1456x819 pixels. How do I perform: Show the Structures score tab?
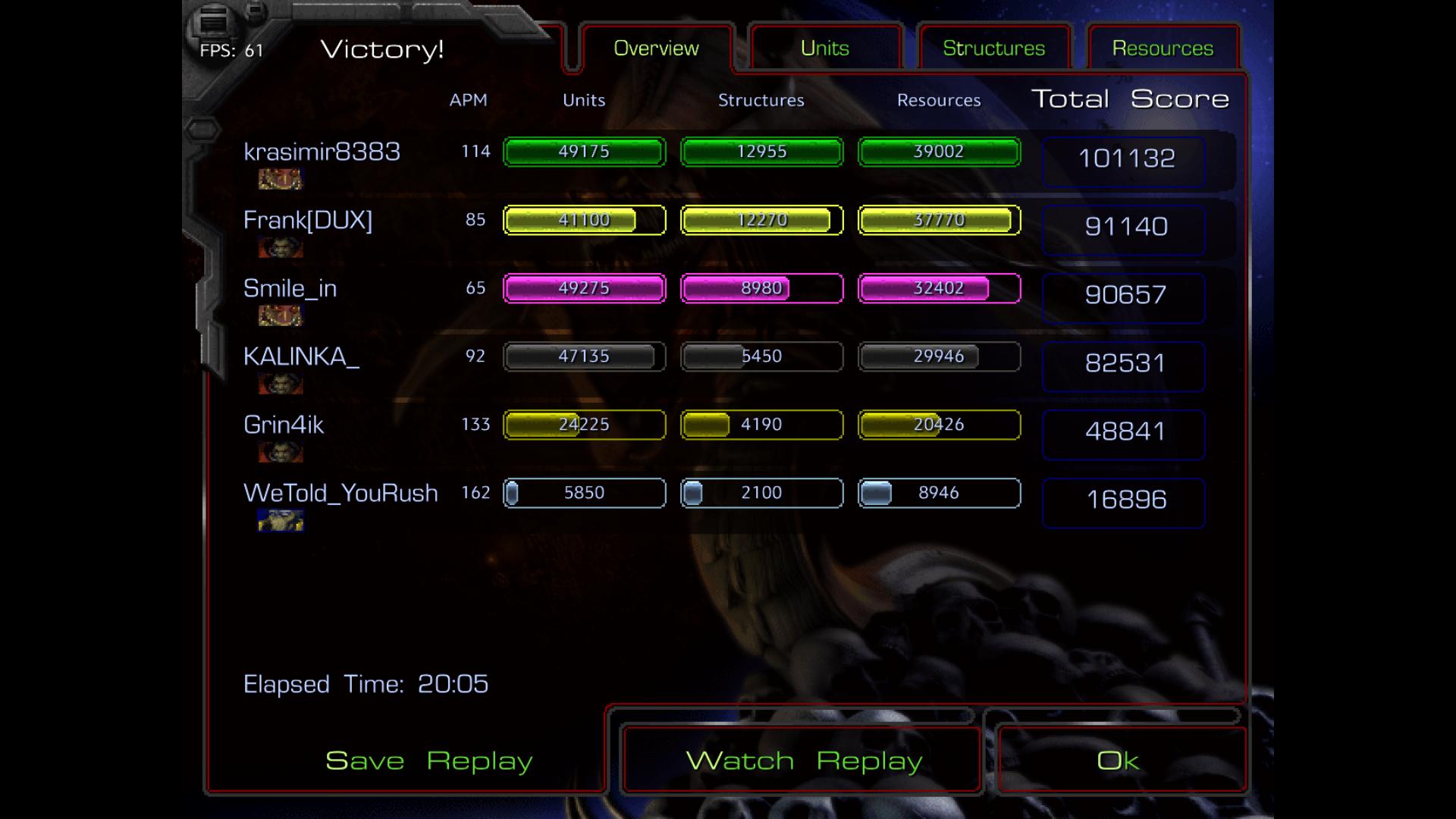993,49
